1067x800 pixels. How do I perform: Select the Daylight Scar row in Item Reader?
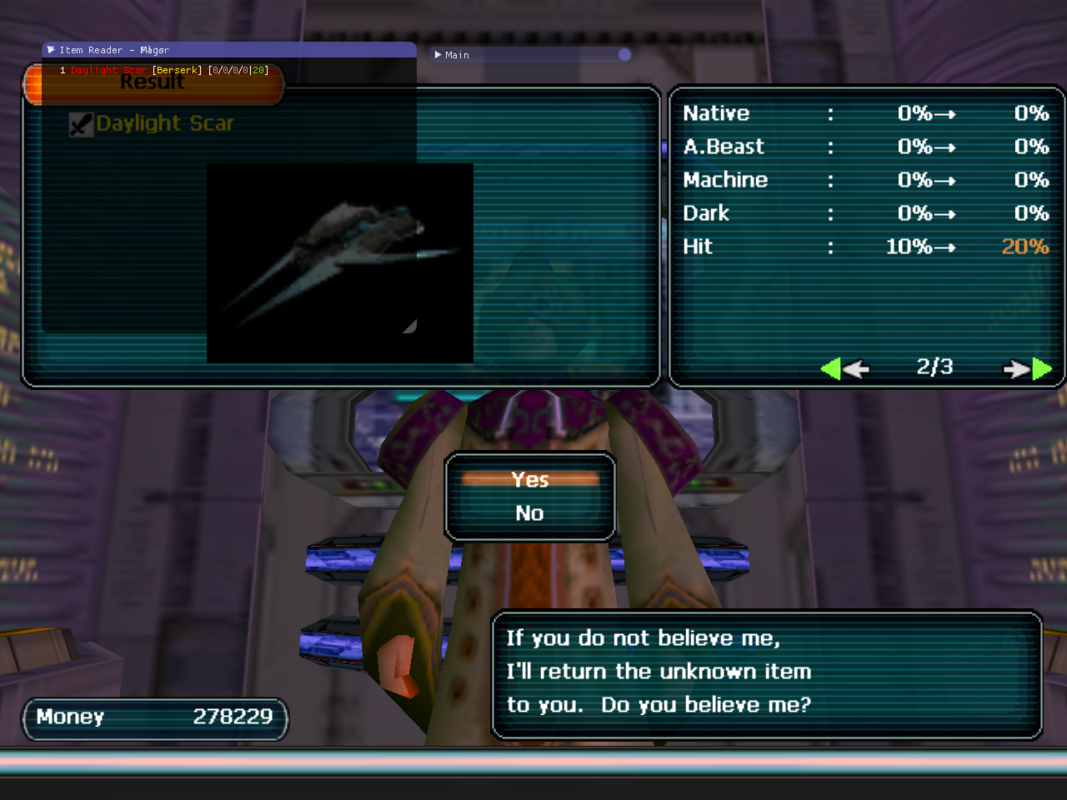tap(165, 70)
